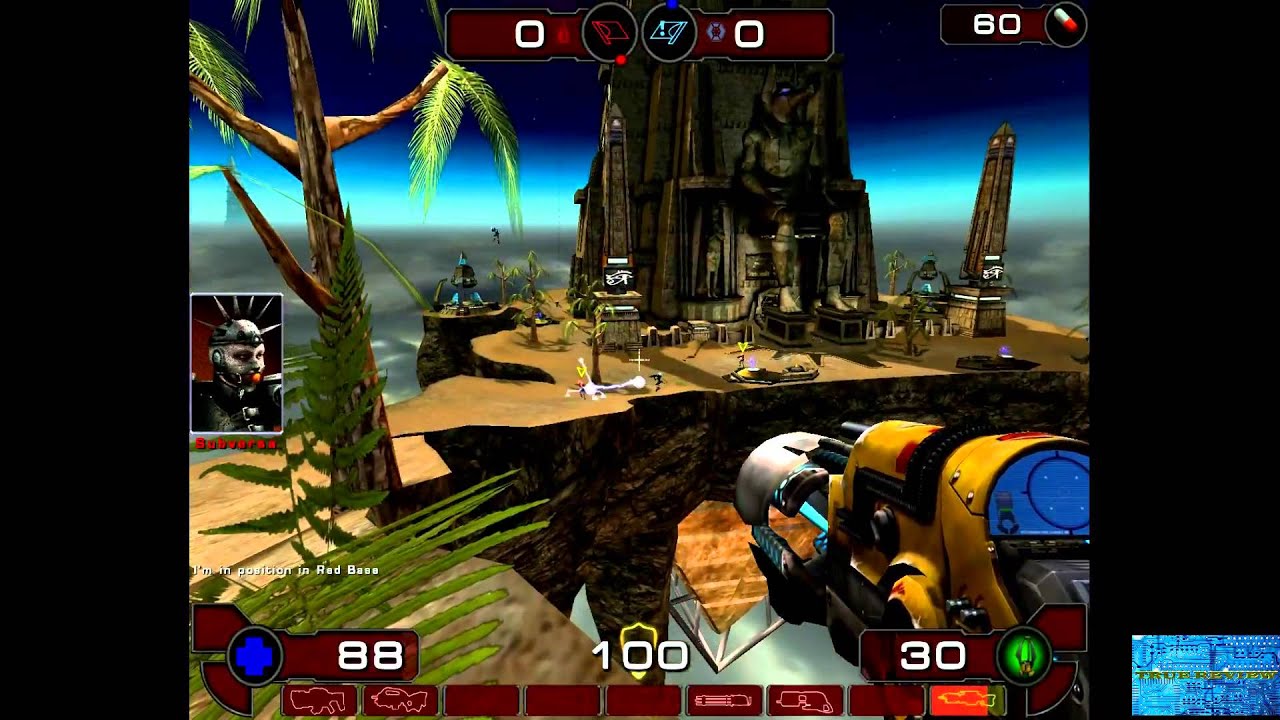Screen dimensions: 1280x720
Task: Click the blue team flag icon
Action: coord(668,35)
